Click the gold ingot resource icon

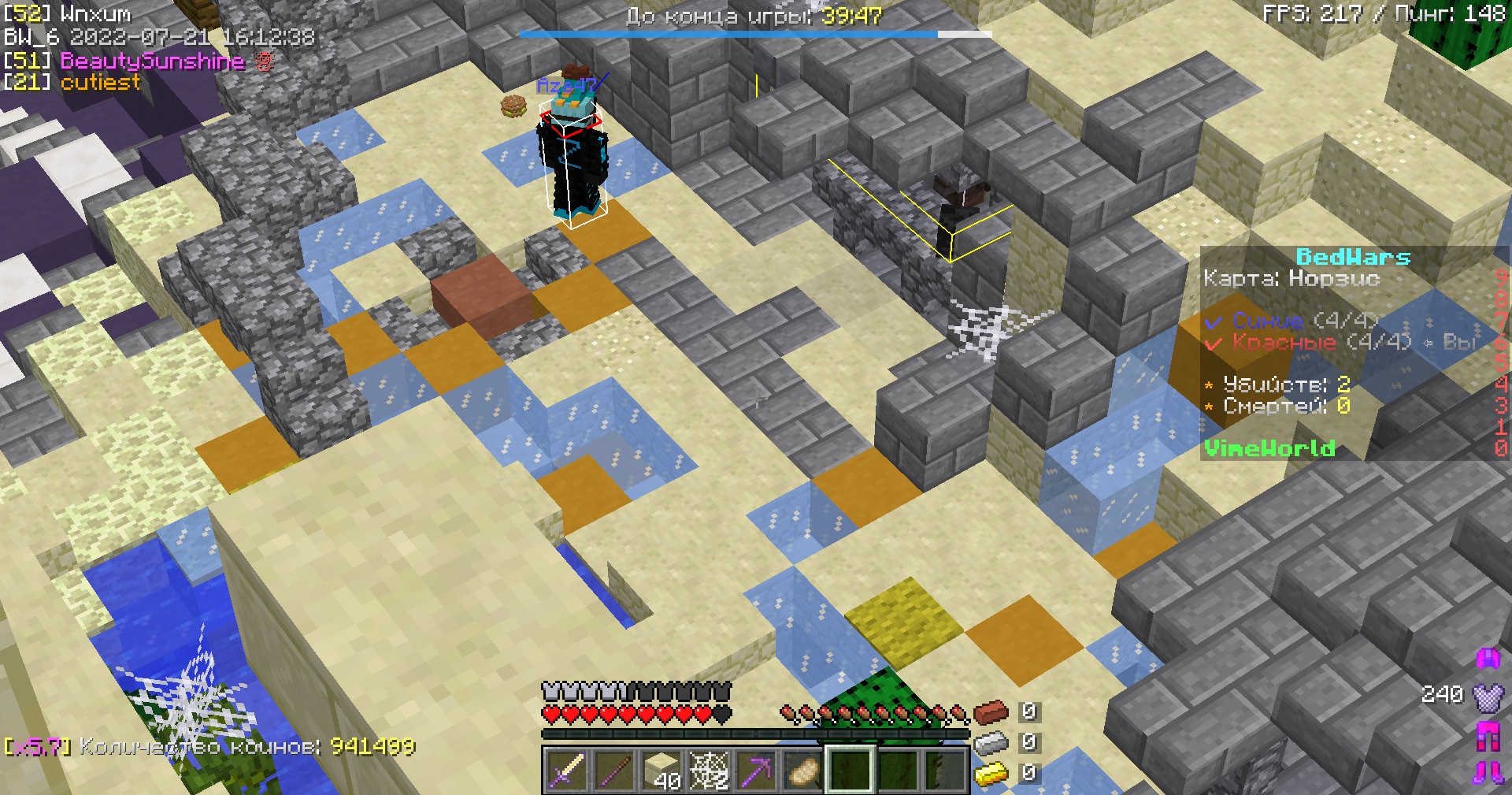(991, 774)
